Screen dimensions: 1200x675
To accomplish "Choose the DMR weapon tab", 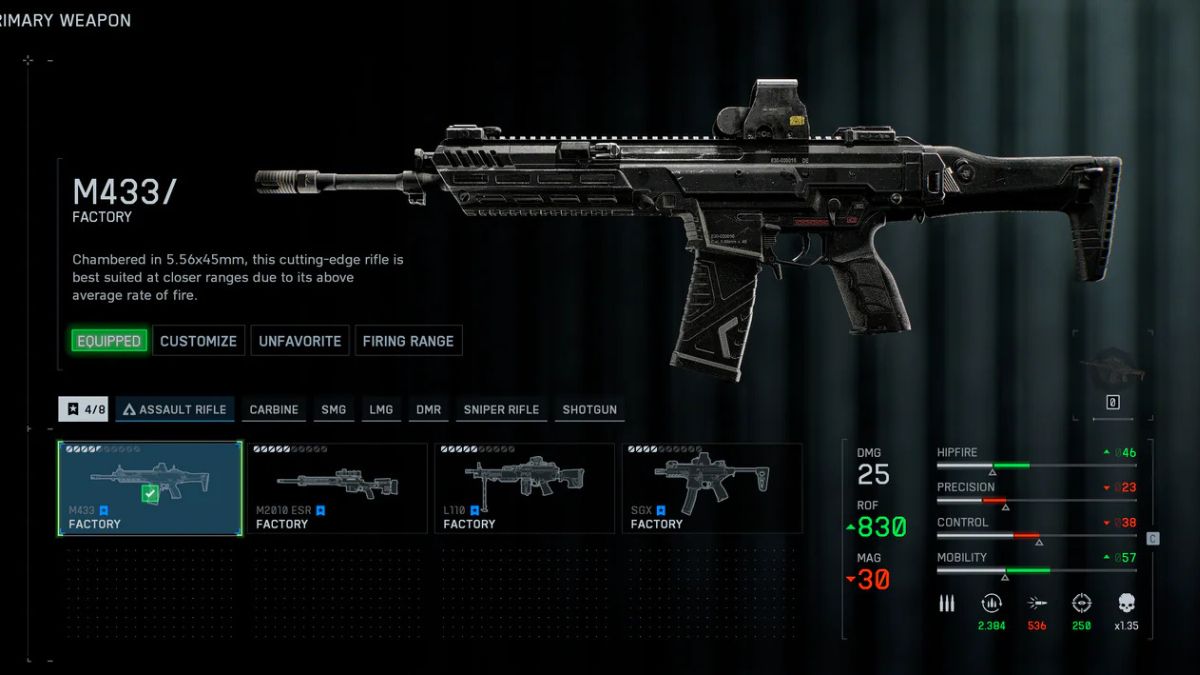I will tap(429, 409).
